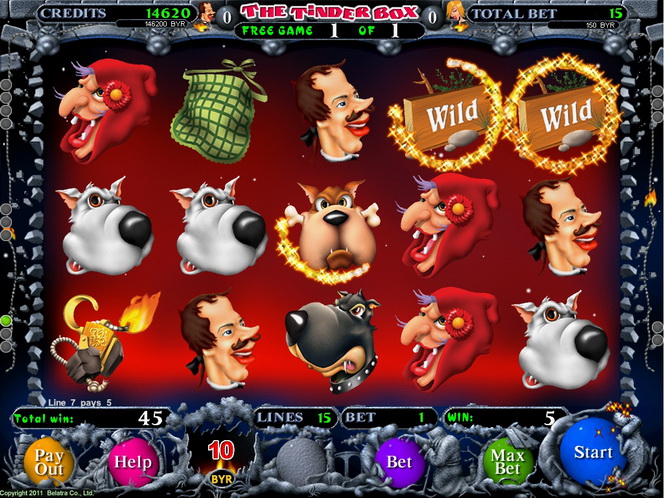Spin the reels with the Start button
Viewport: 664px width, 498px height.
coord(592,454)
